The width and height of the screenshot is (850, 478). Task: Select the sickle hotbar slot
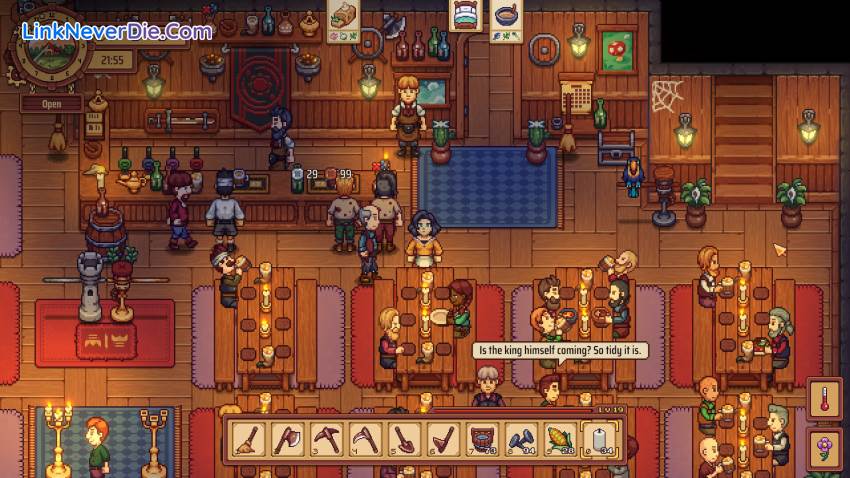click(x=367, y=437)
